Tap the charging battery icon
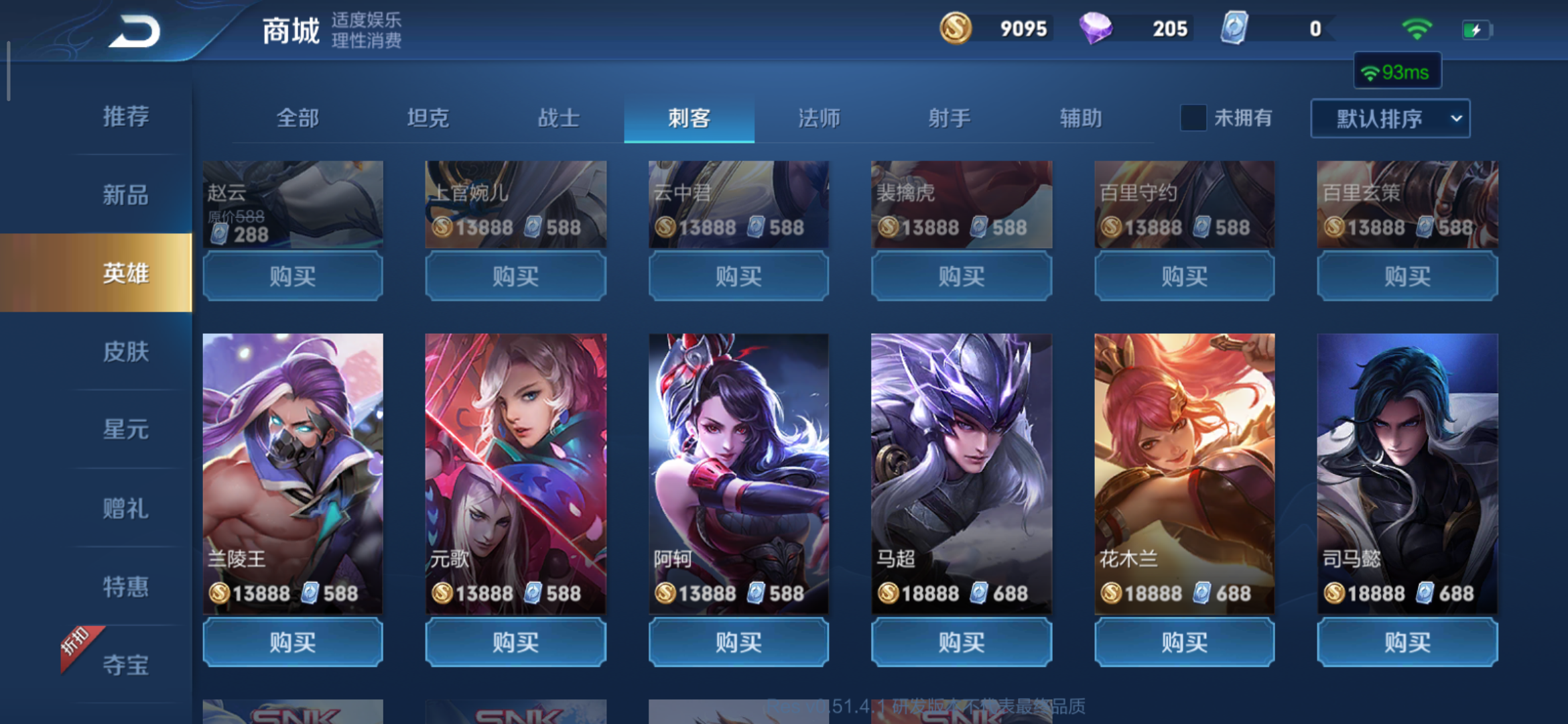Image resolution: width=1568 pixels, height=724 pixels. click(1477, 28)
